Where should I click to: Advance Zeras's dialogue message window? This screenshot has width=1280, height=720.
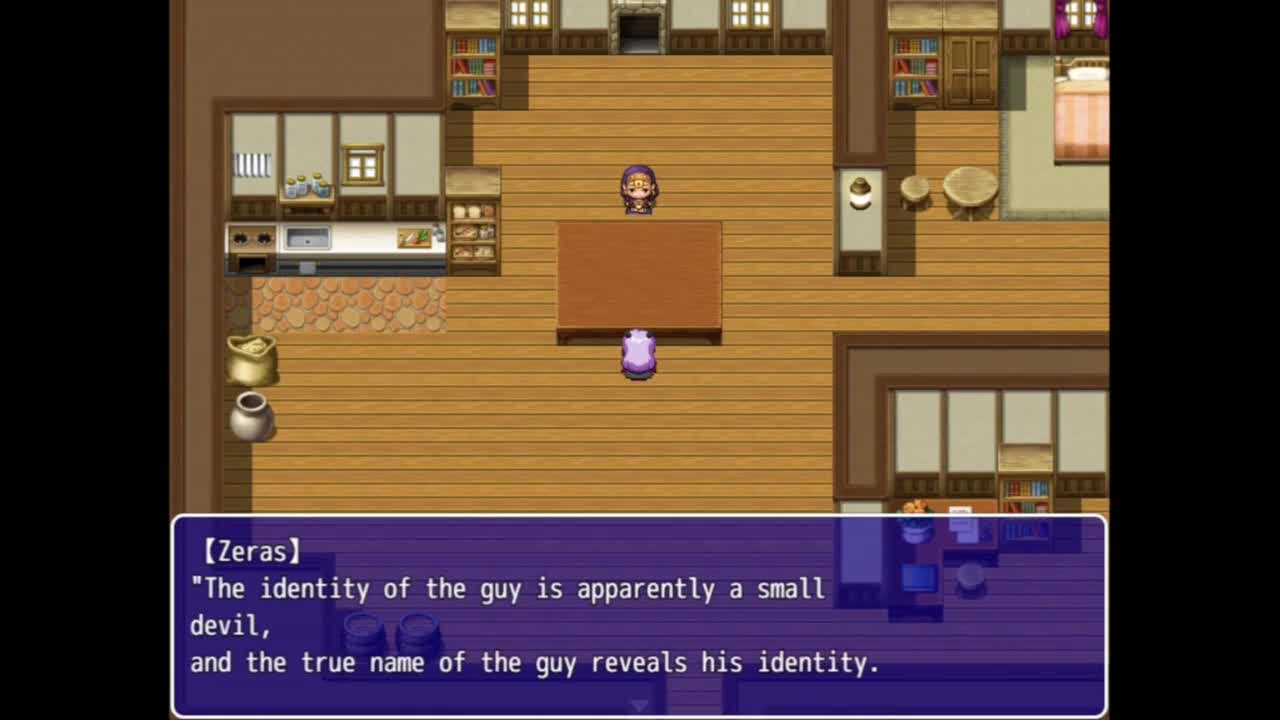click(638, 615)
